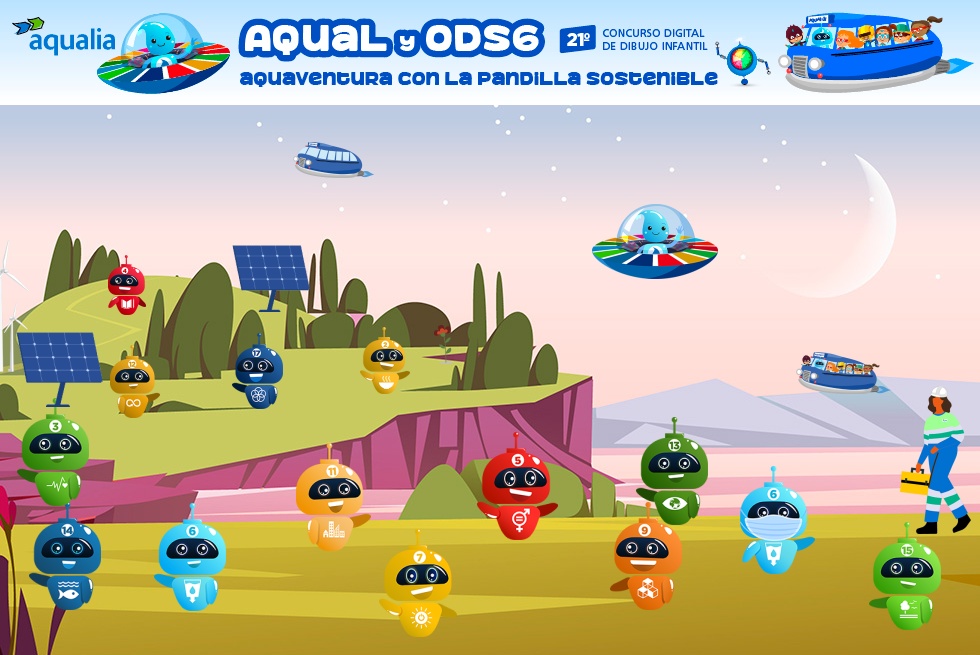Image resolution: width=980 pixels, height=655 pixels.
Task: Select the yellow number 2 bowl robot
Action: click(x=384, y=364)
